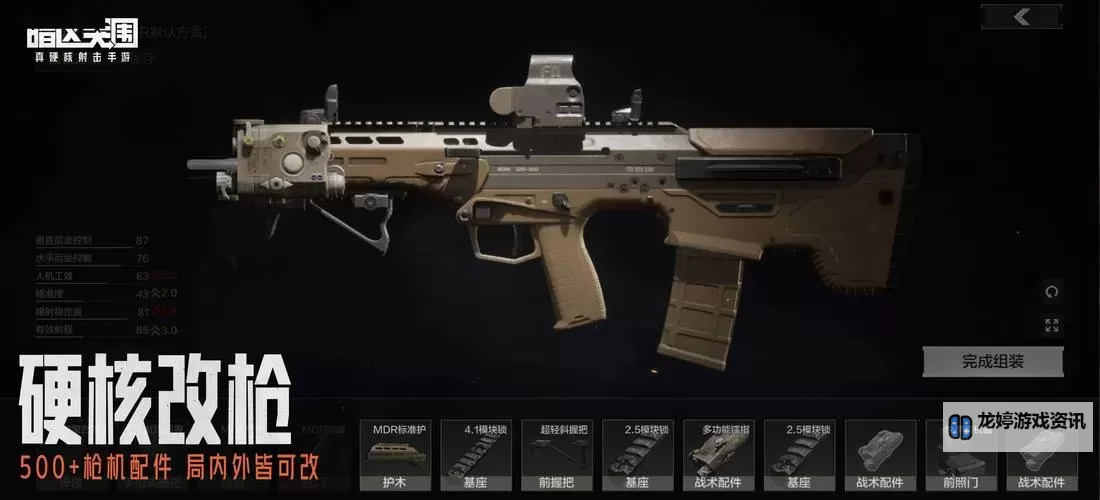Select the 多功能镭指 tactical attachment slot
This screenshot has width=1100, height=500.
719,454
